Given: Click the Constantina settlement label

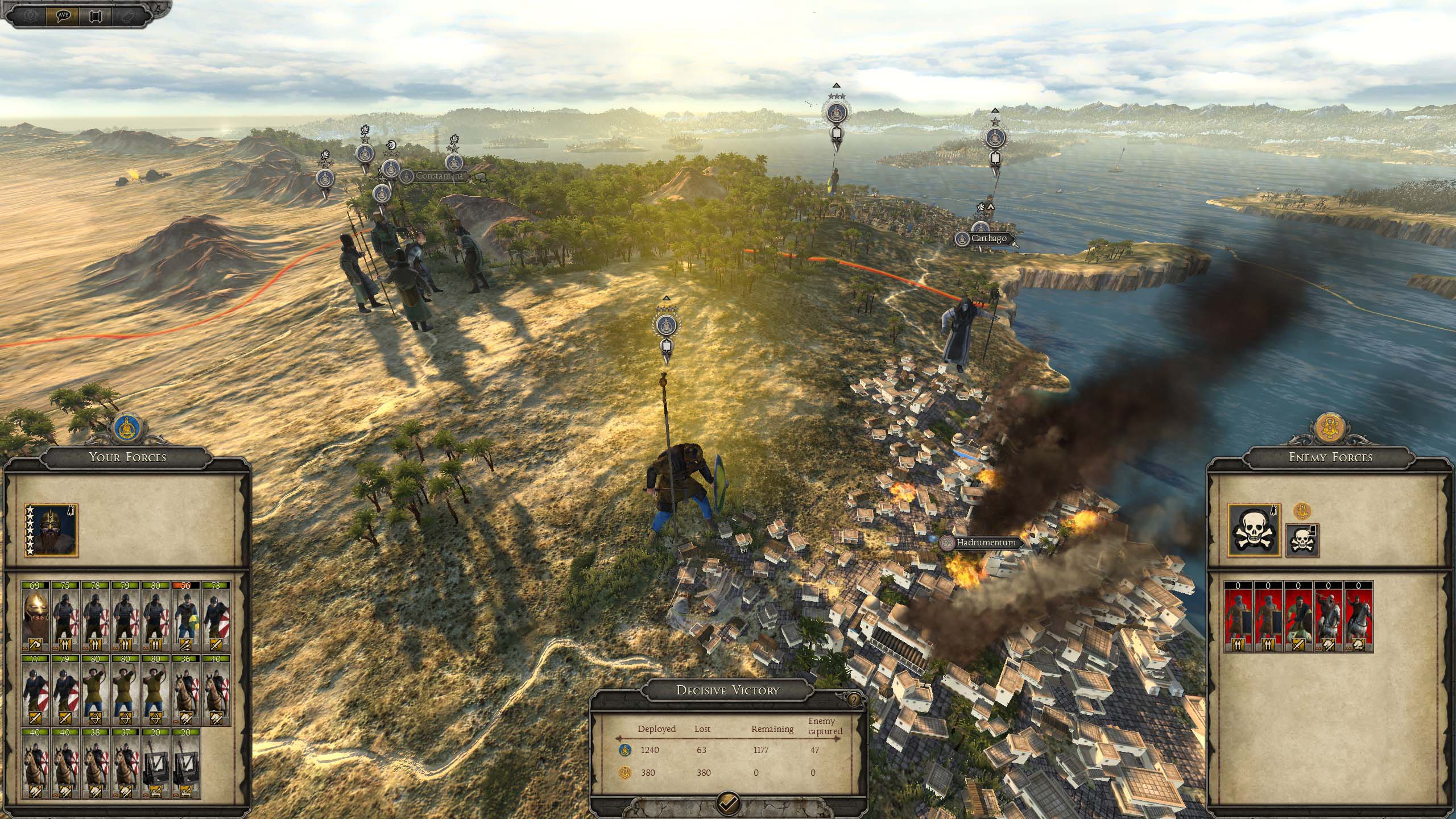Looking at the screenshot, I should pos(439,176).
